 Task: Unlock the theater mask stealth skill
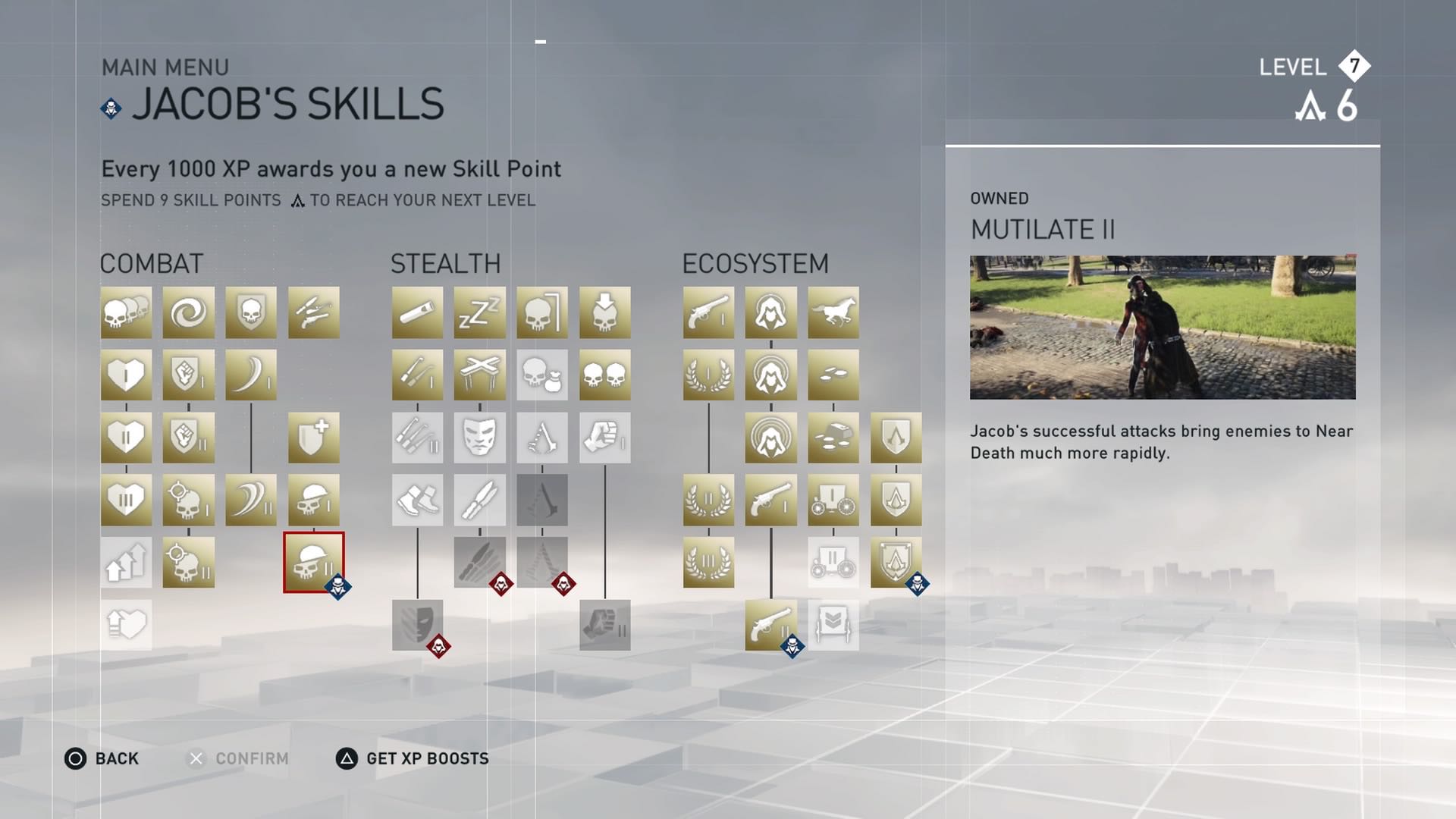tap(479, 438)
